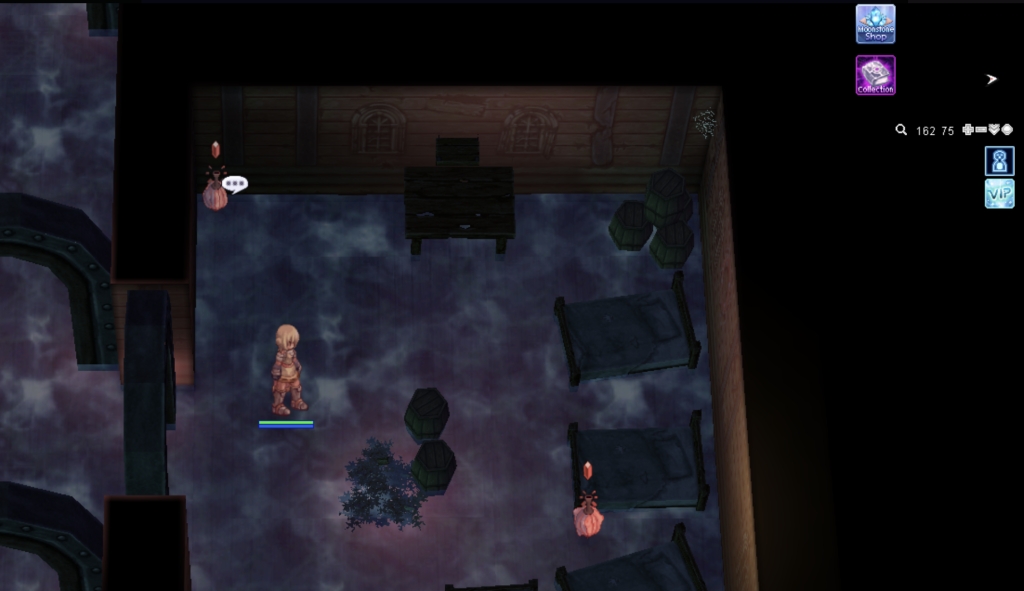Zoom in the minimap with plus button
The width and height of the screenshot is (1024, 591).
click(x=968, y=130)
